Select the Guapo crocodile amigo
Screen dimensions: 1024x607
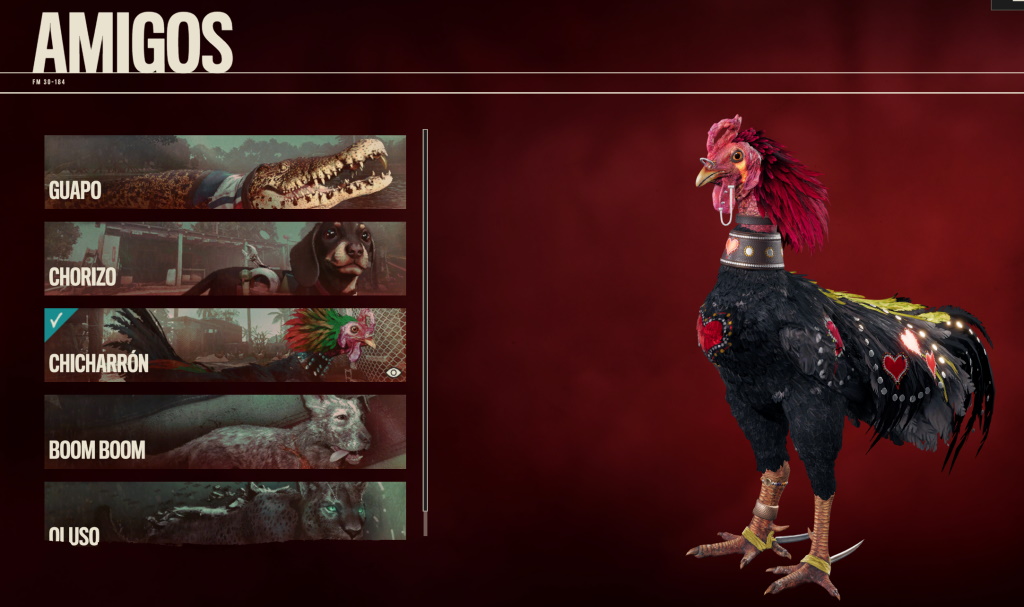pos(225,172)
